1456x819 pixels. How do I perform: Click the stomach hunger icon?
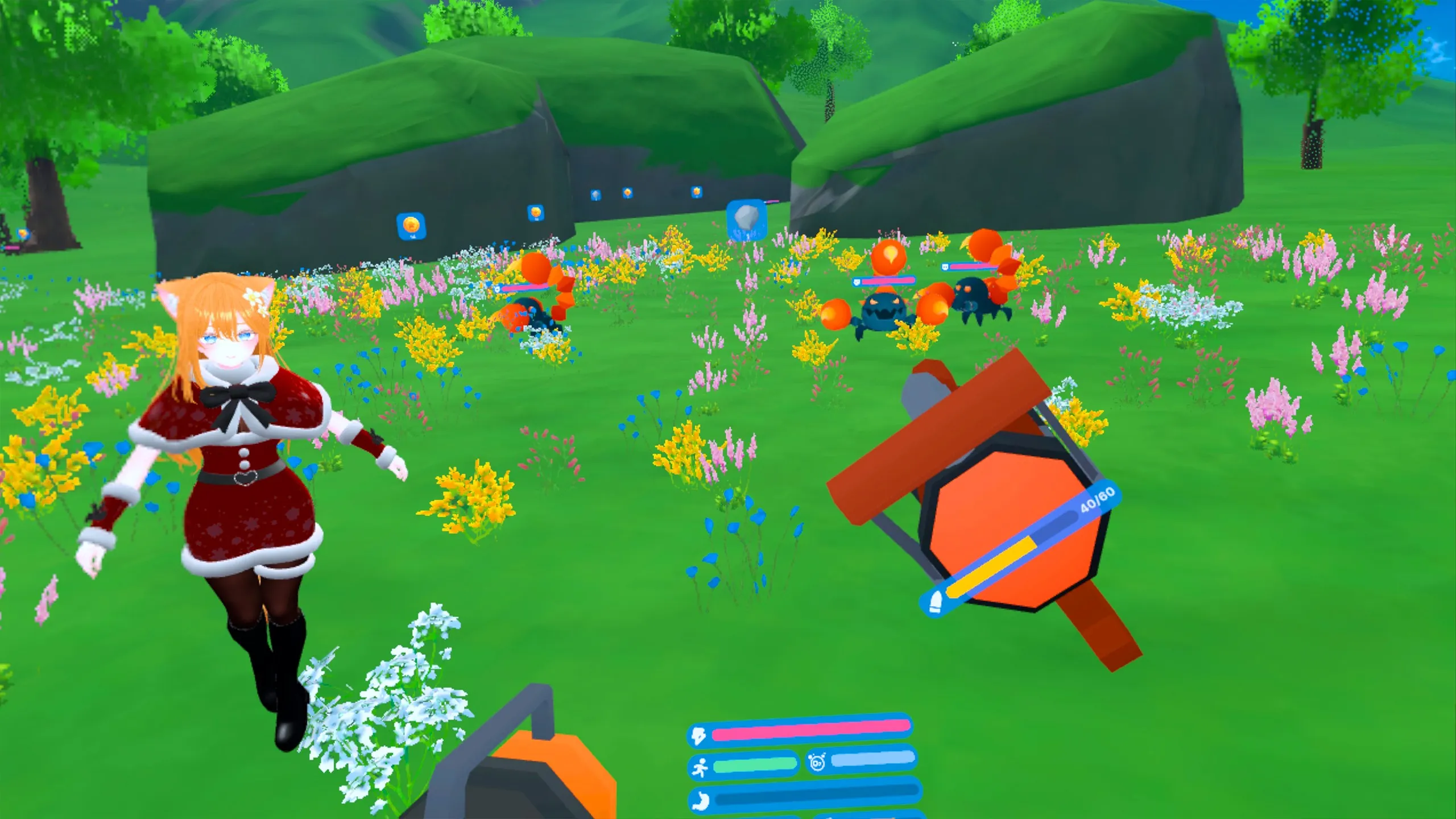[701, 801]
